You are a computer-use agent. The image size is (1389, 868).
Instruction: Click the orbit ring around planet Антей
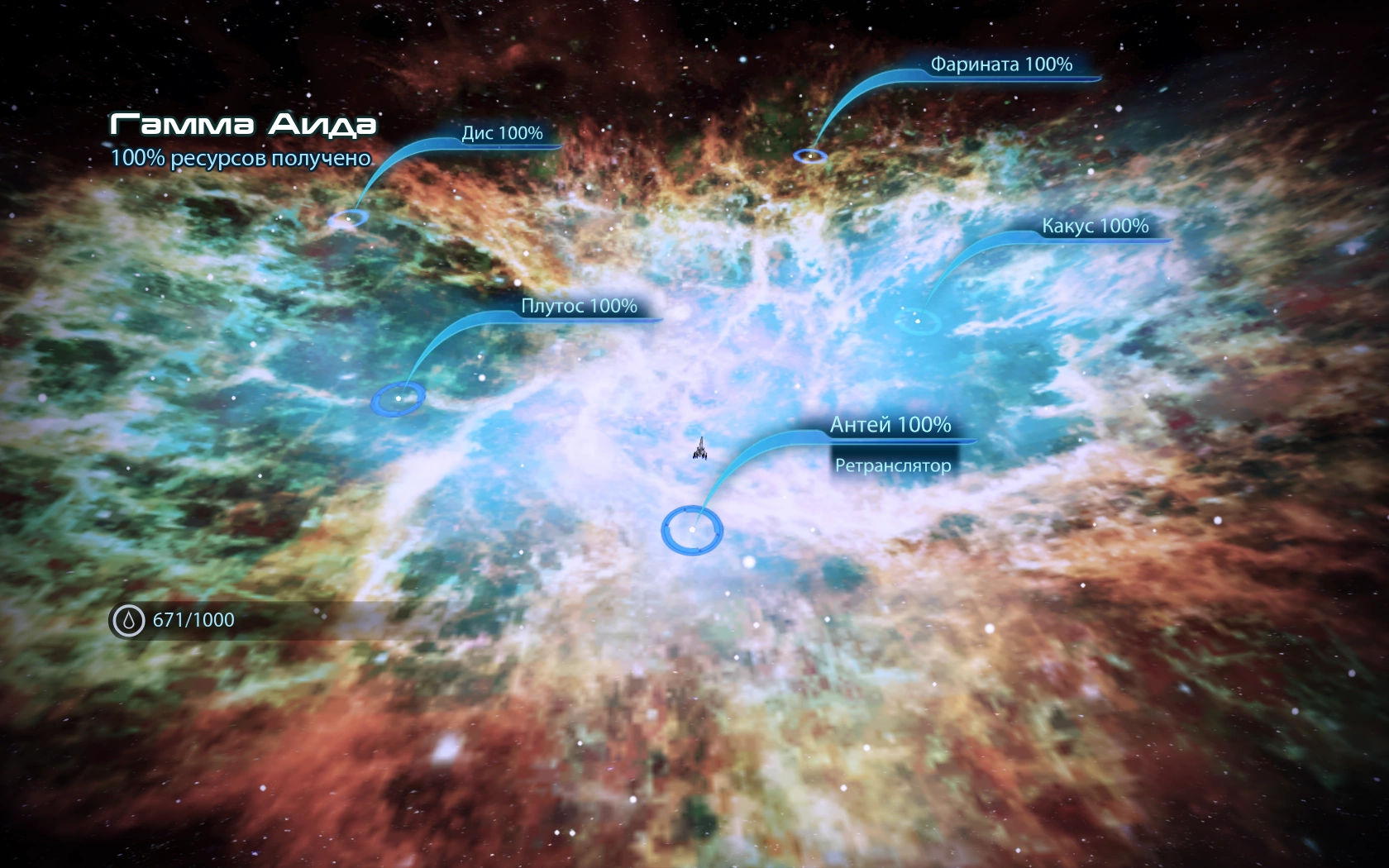693,529
